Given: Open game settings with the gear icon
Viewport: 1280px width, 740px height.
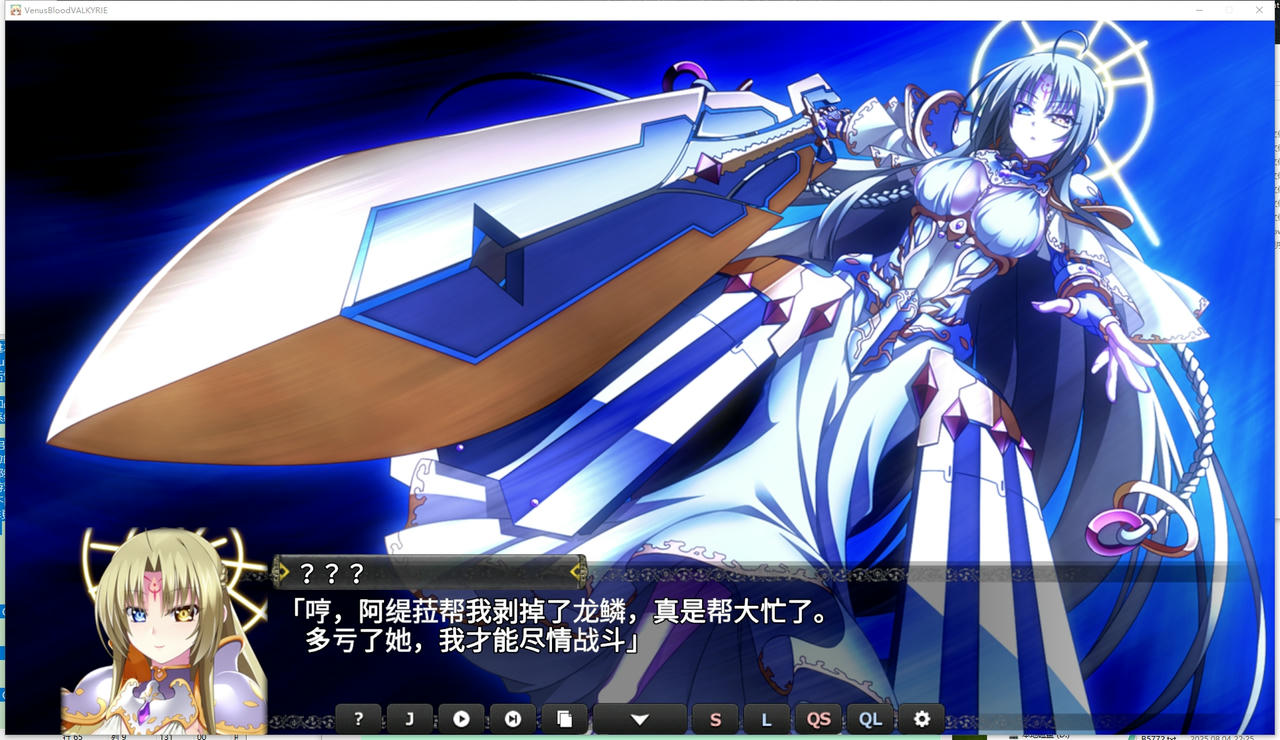Looking at the screenshot, I should 922,718.
